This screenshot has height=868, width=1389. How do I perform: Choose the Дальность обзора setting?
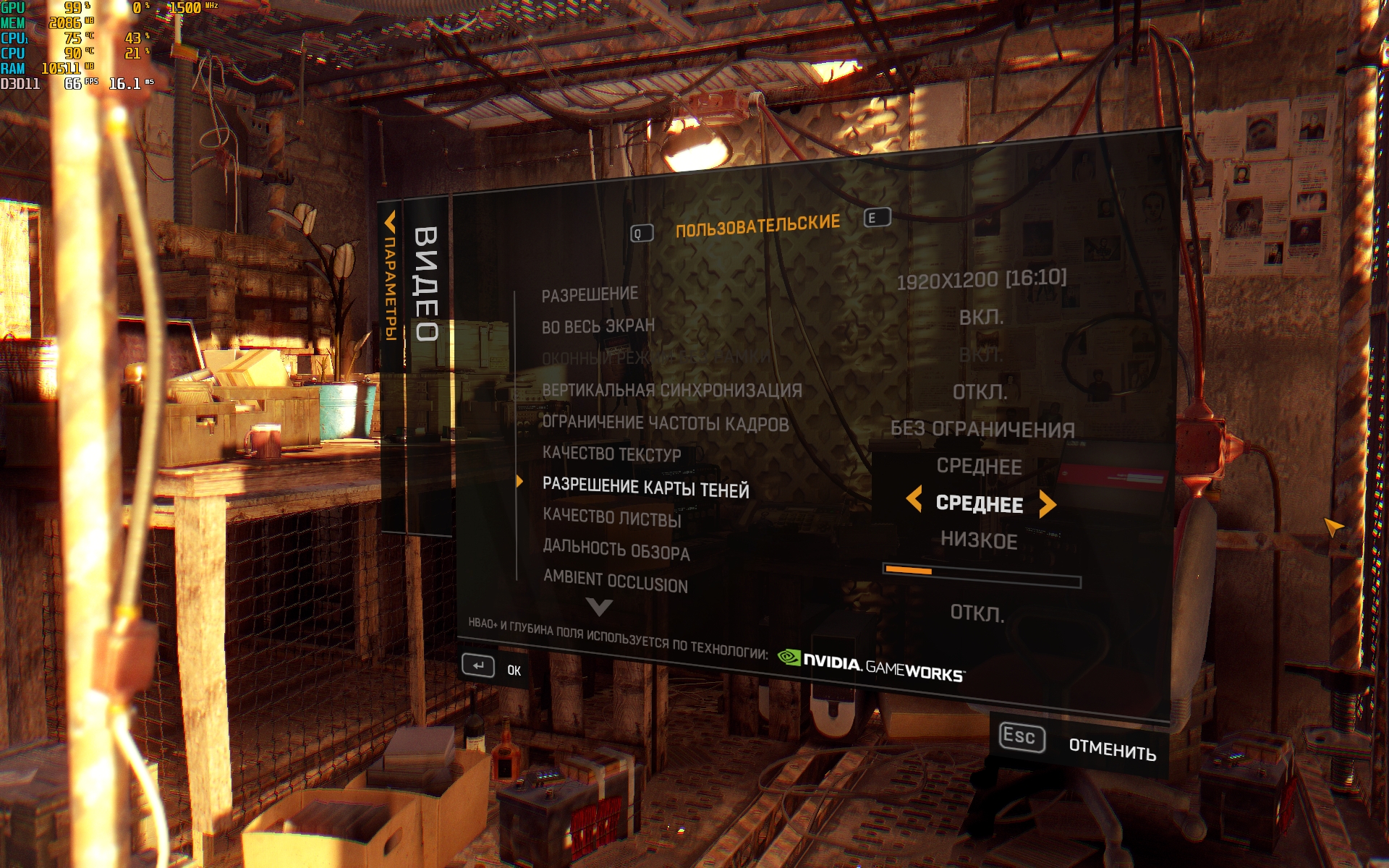click(616, 550)
